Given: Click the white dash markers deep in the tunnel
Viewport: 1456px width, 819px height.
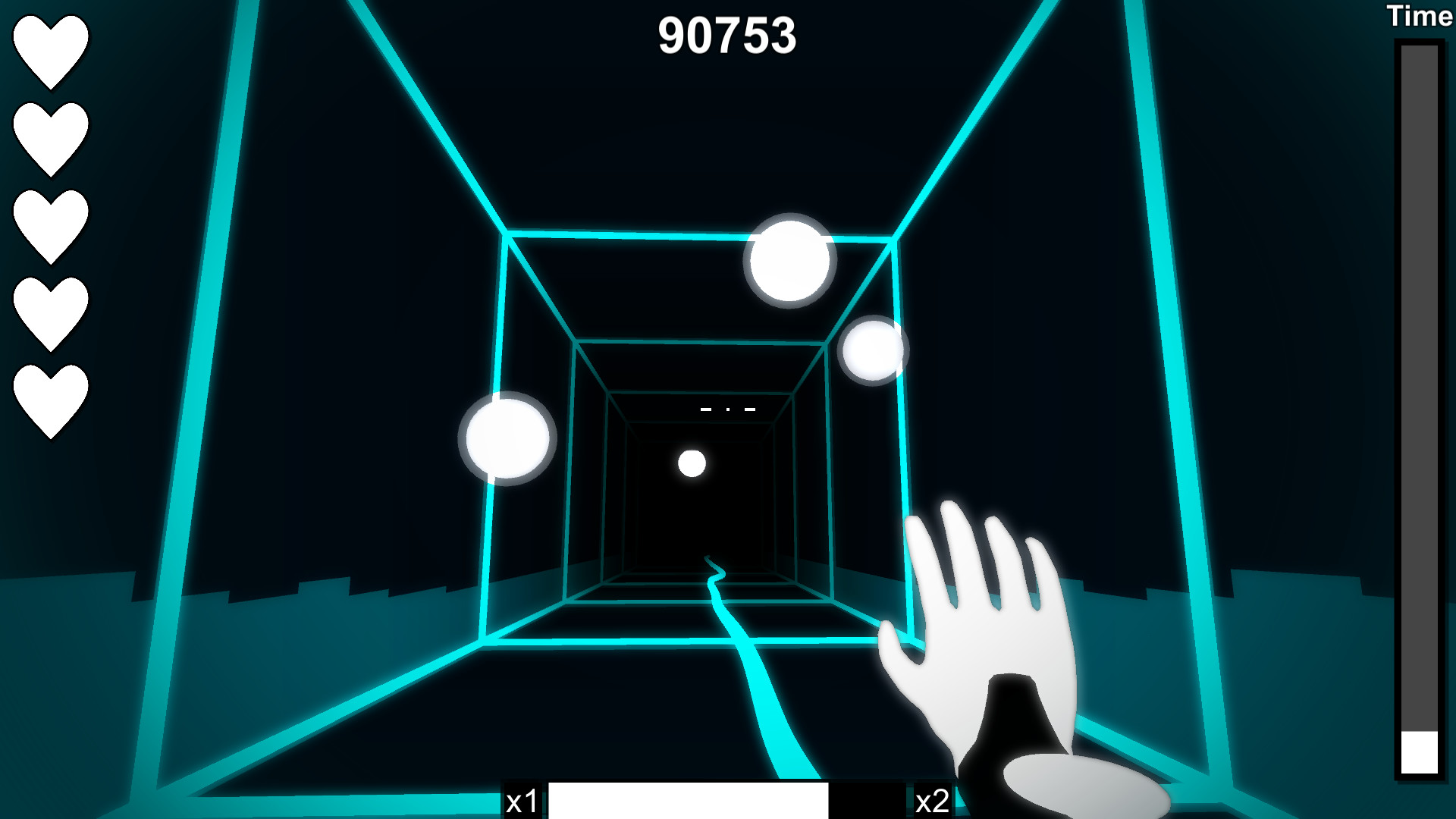Looking at the screenshot, I should [x=728, y=408].
